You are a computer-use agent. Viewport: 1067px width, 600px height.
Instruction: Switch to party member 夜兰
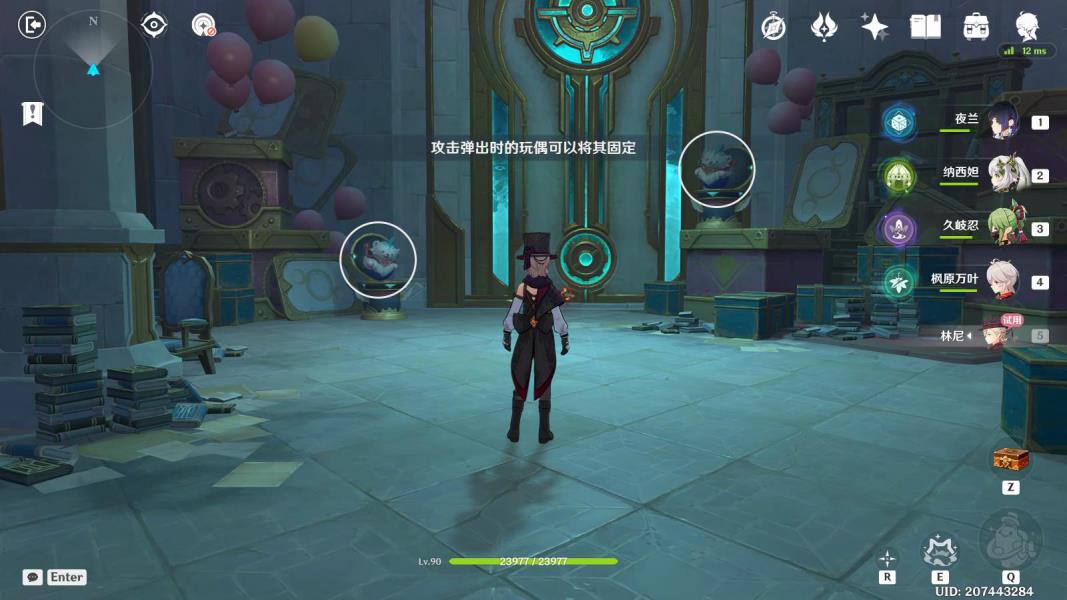[1001, 122]
